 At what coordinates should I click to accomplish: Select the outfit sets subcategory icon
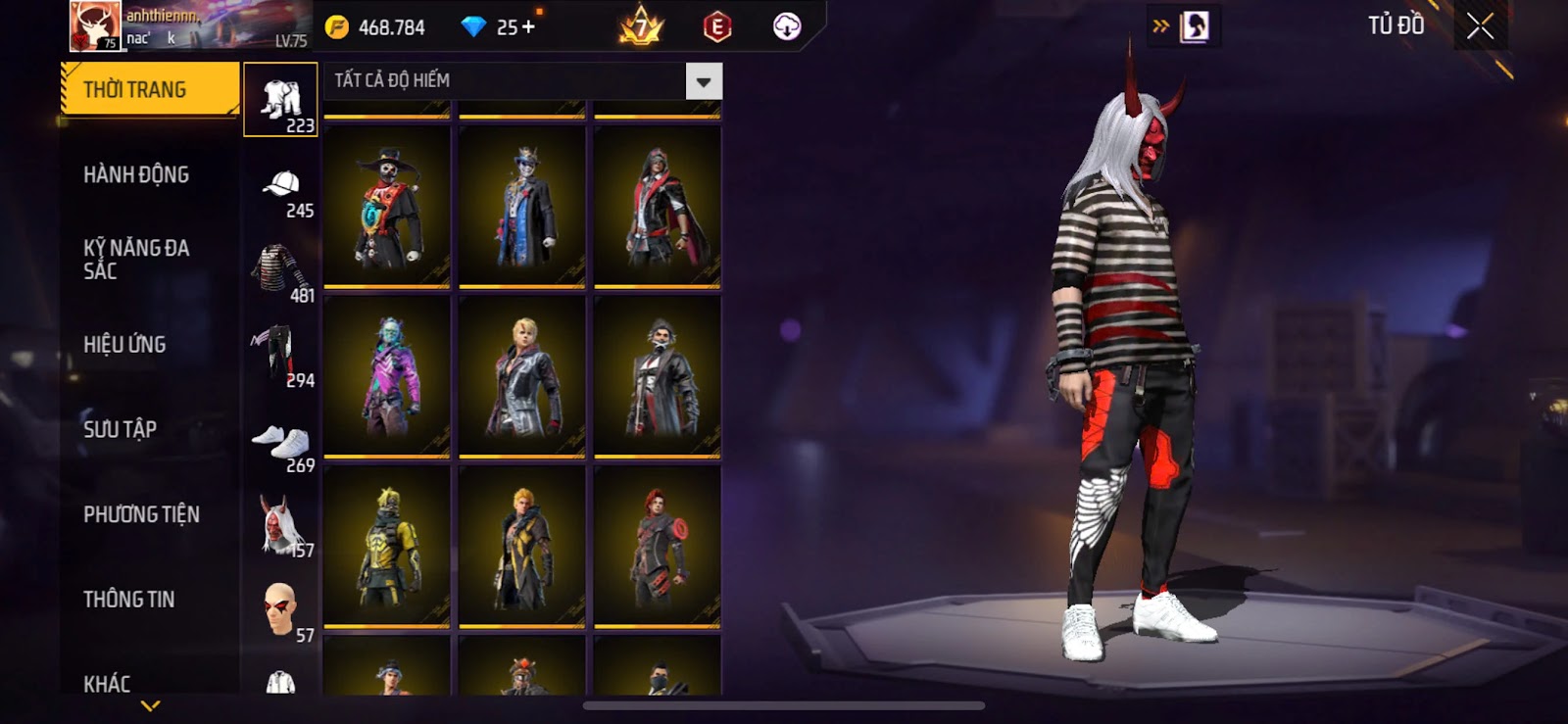point(281,100)
